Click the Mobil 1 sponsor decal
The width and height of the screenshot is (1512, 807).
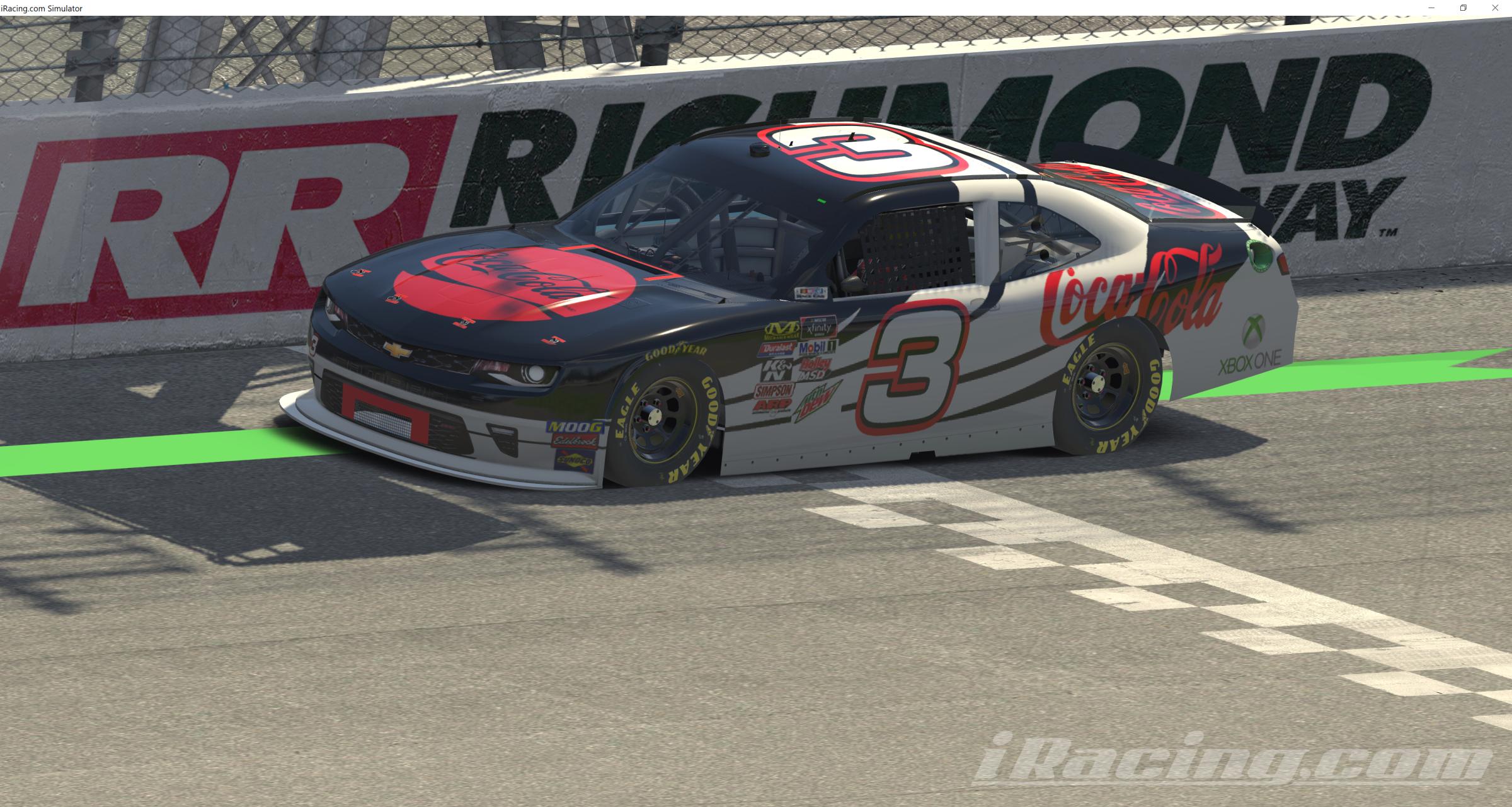(x=817, y=348)
